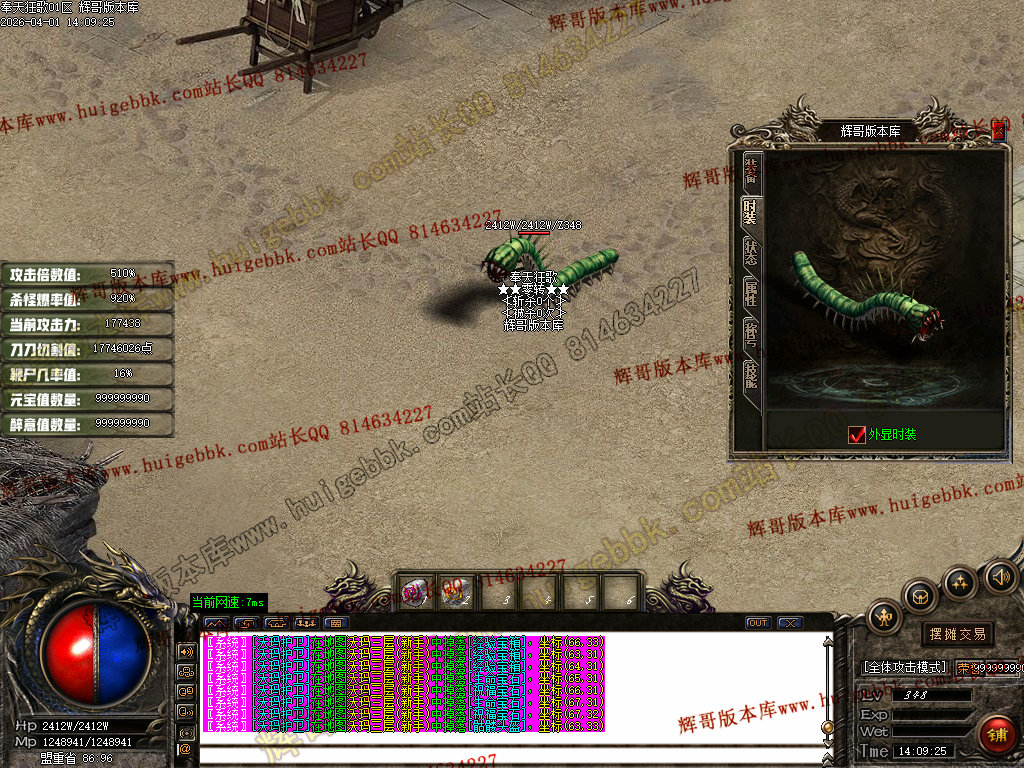Select the 时装 fashion tab
1024x768 pixels.
pos(751,212)
